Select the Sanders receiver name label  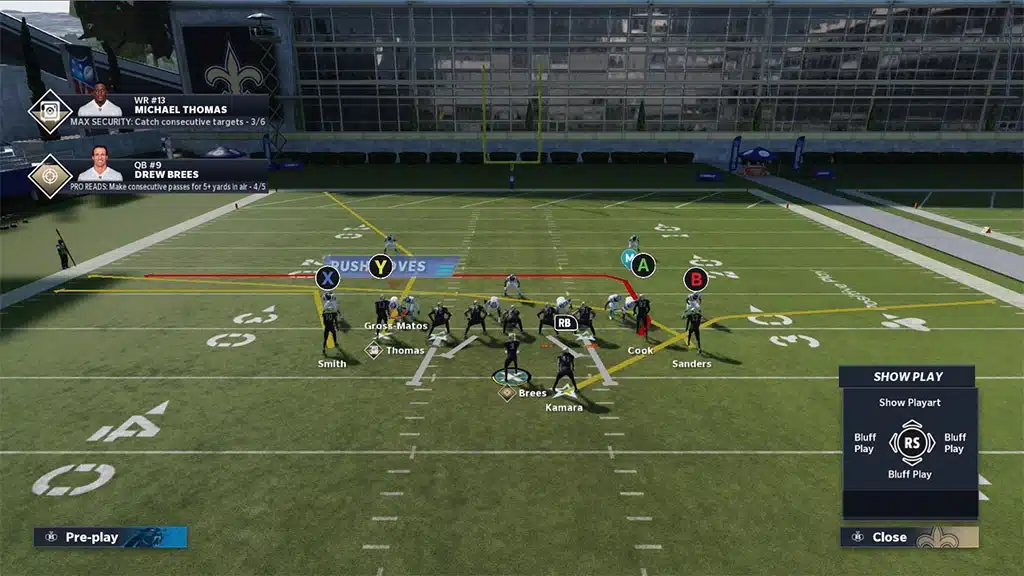tap(691, 364)
